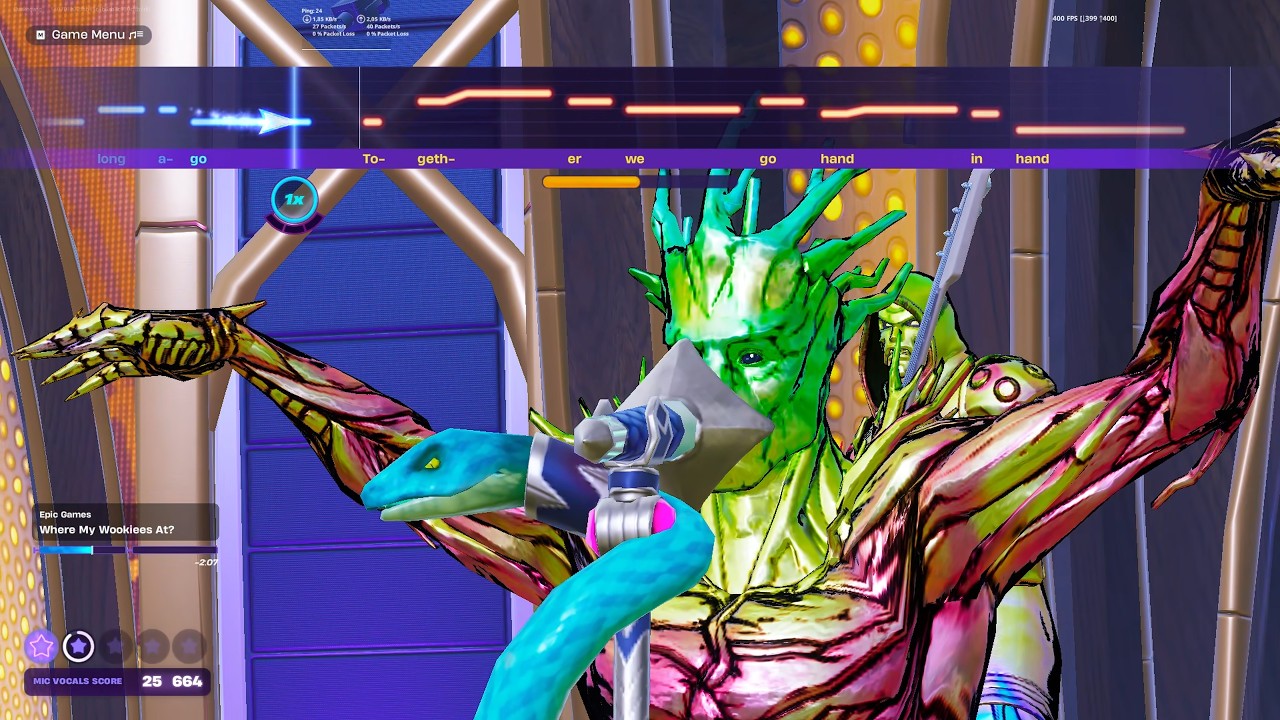Open the Game Menu button

pos(88,35)
